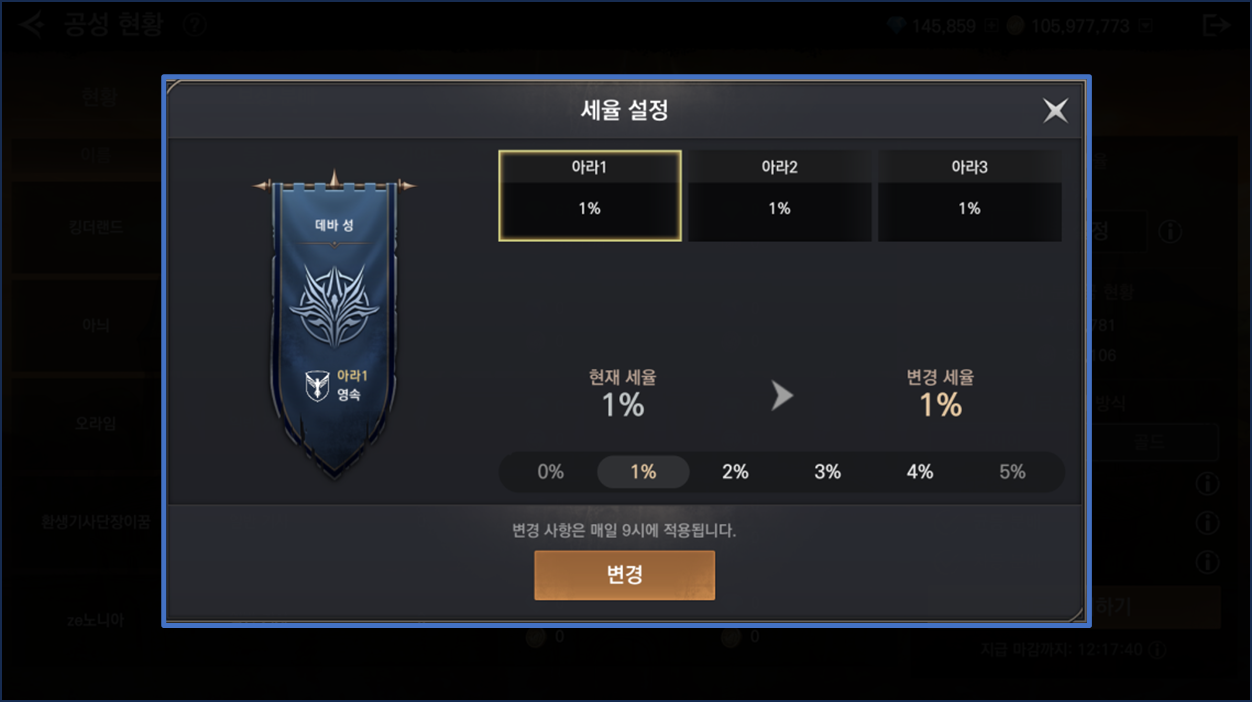Choose the 1% tax rate option
This screenshot has width=1252, height=702.
[643, 472]
